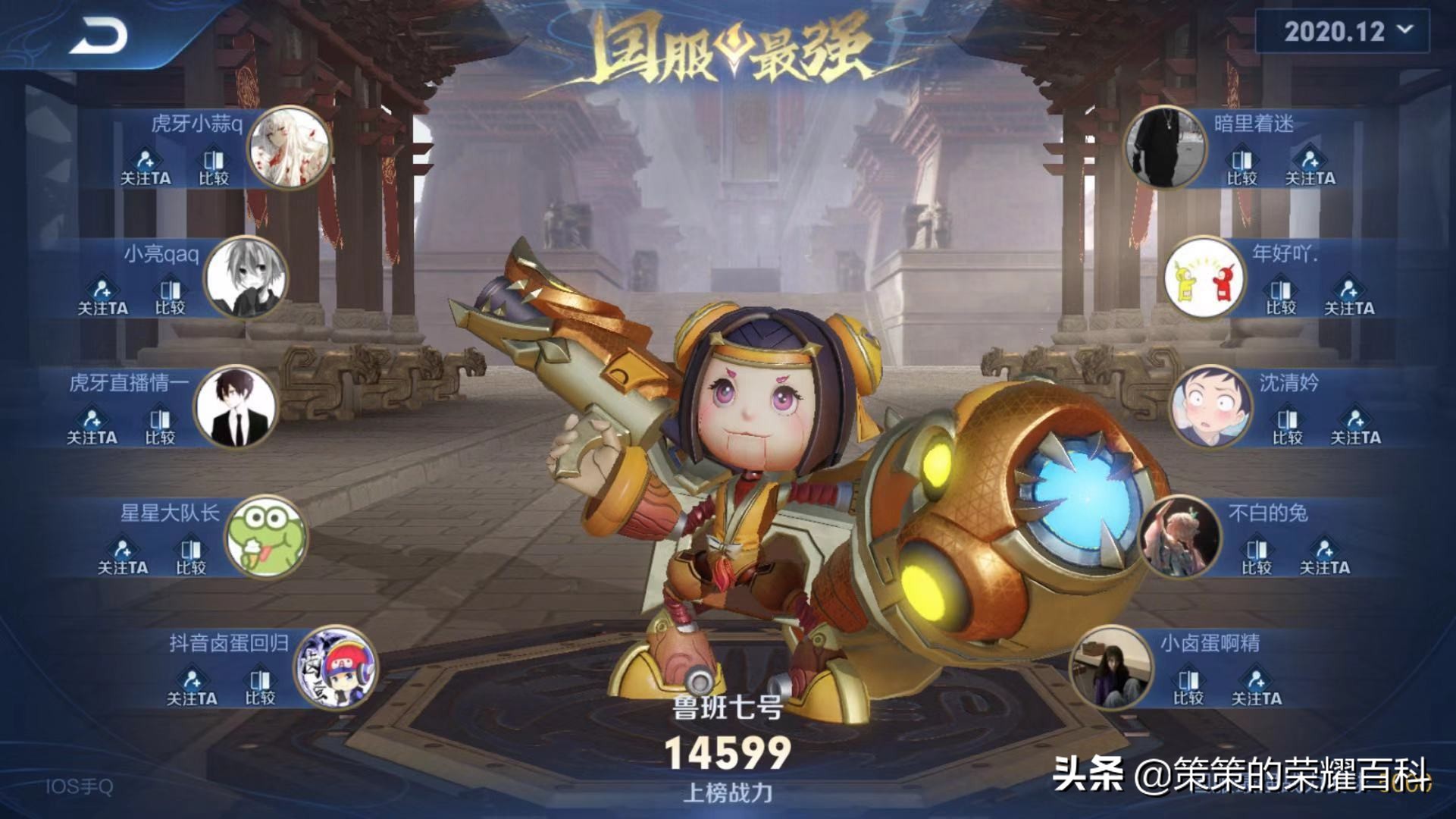Follow player 虎牙小蒜q
This screenshot has width=1456, height=819.
(146, 168)
